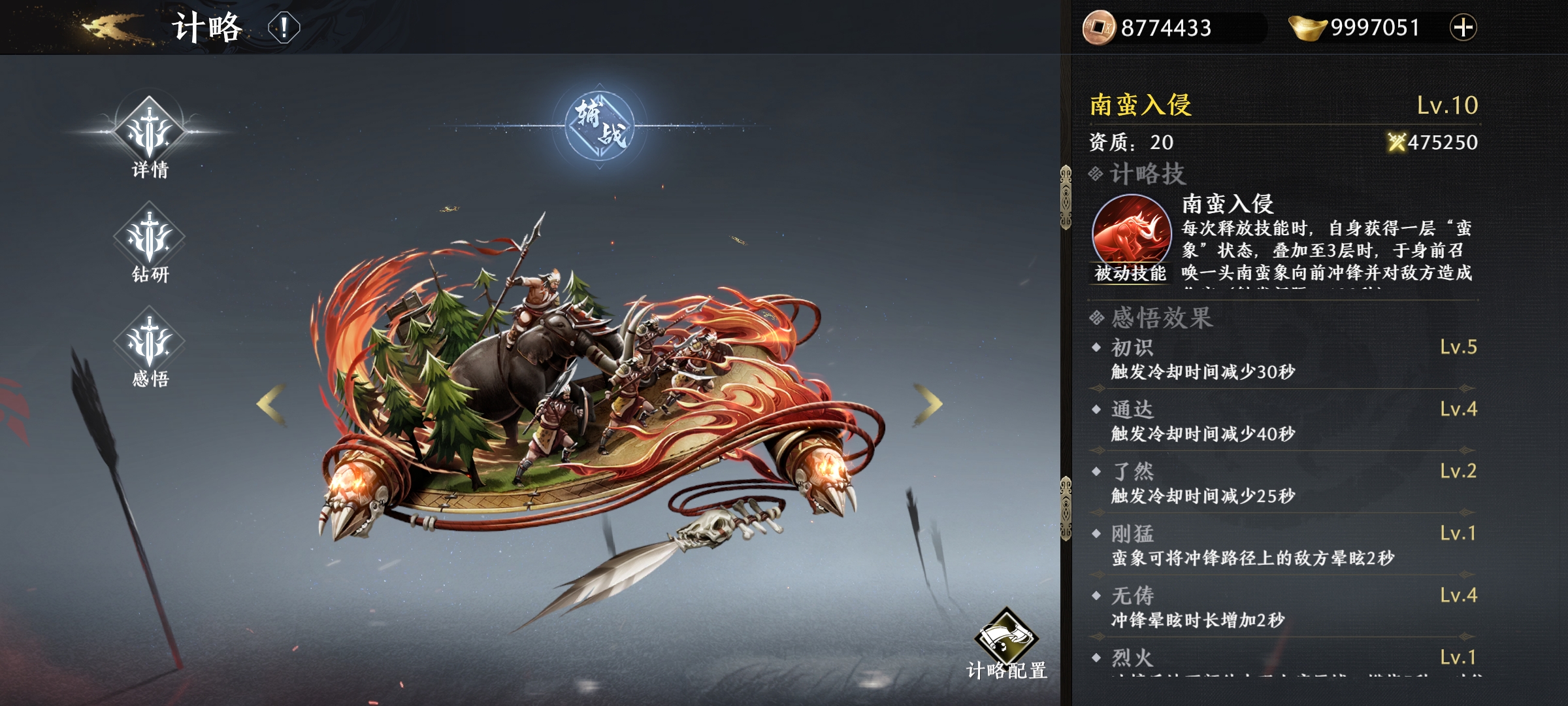Show the next stratagem with right arrow
The width and height of the screenshot is (1568, 706).
tap(928, 404)
